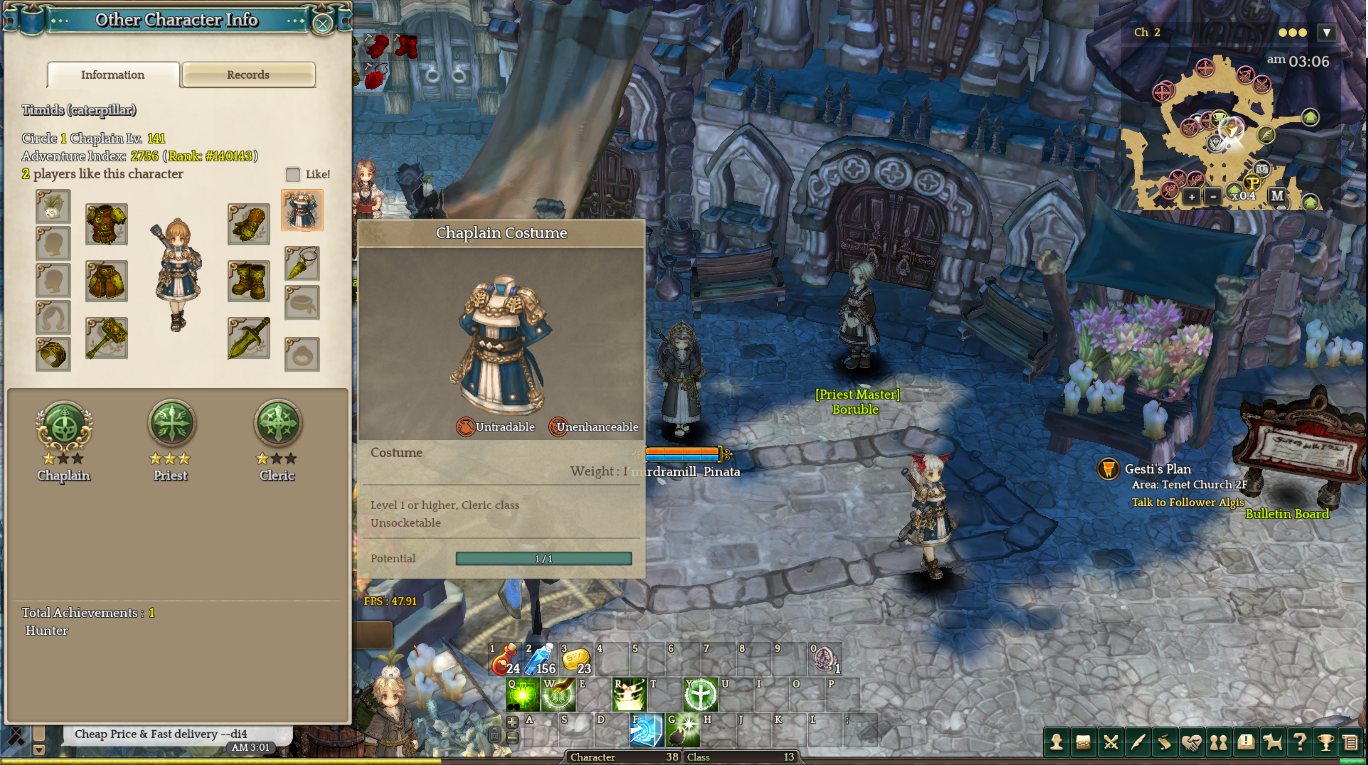Viewport: 1368px width, 765px height.
Task: Expand the channel dropdown arrow
Action: click(x=1327, y=33)
